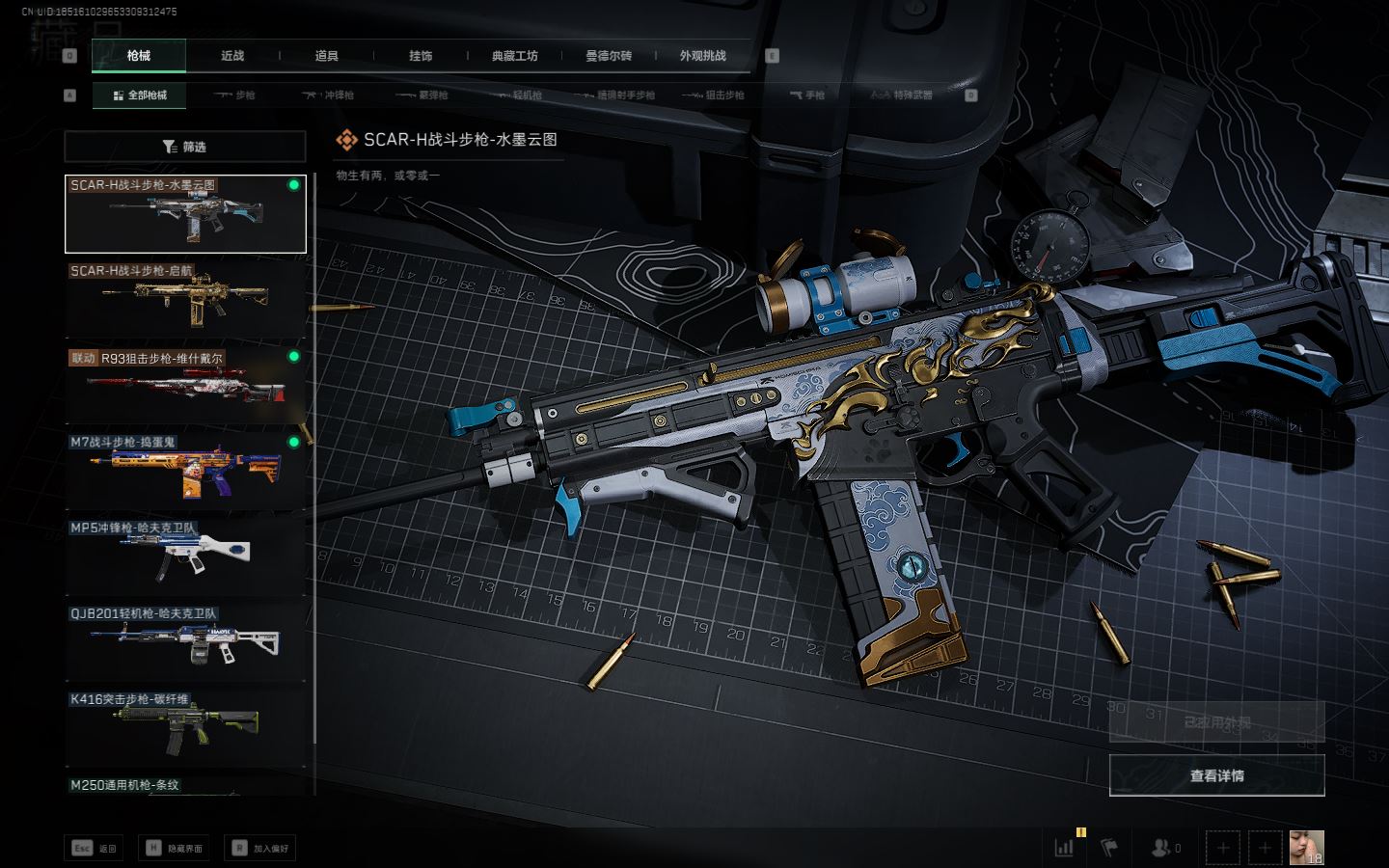Screen dimensions: 1389x868
Task: Select the MP5 冲锋枪 哈夫克卫队 skin
Action: pyautogui.click(x=185, y=556)
